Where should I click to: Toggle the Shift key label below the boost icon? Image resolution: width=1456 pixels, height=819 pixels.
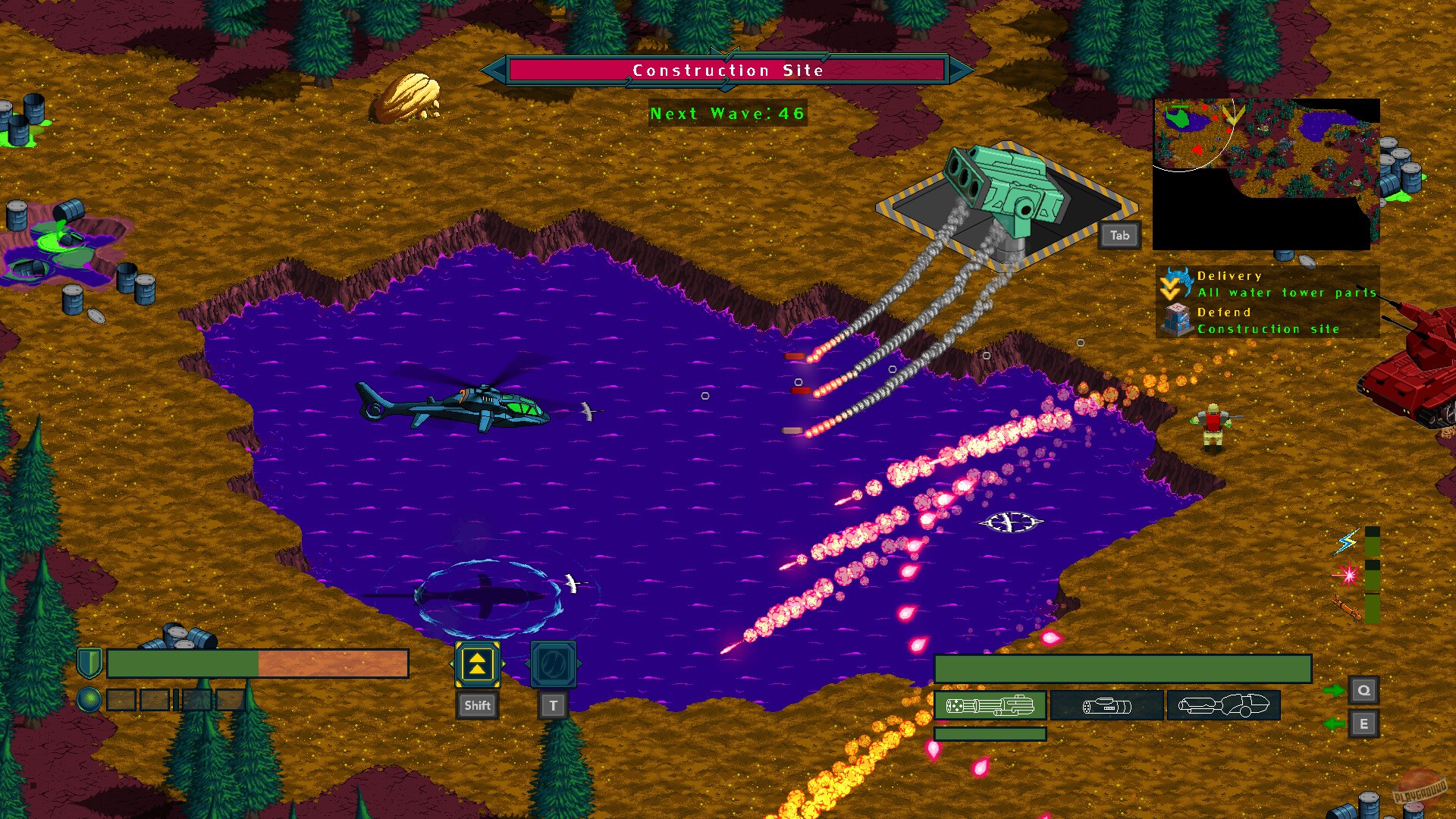coord(478,704)
